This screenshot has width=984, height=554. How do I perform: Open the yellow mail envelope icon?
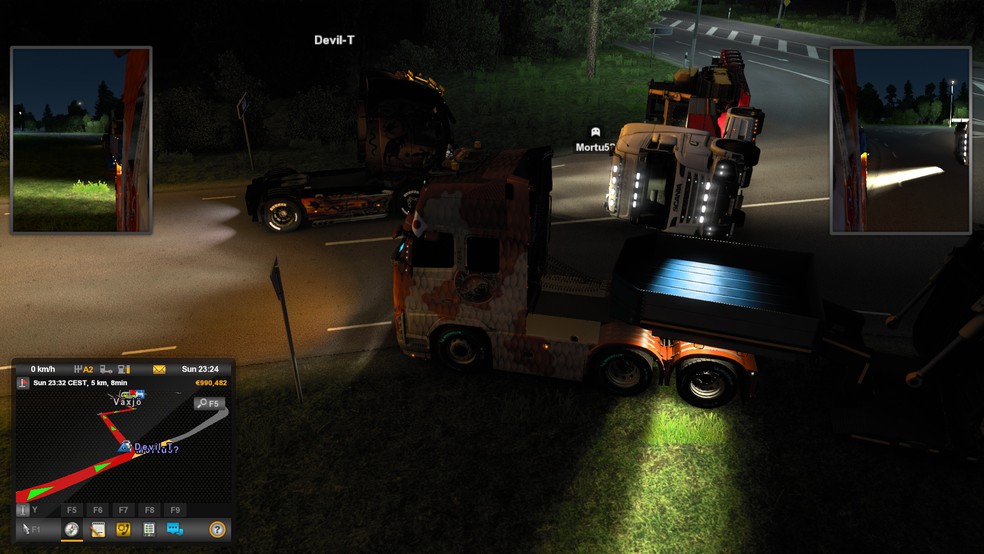tap(159, 369)
